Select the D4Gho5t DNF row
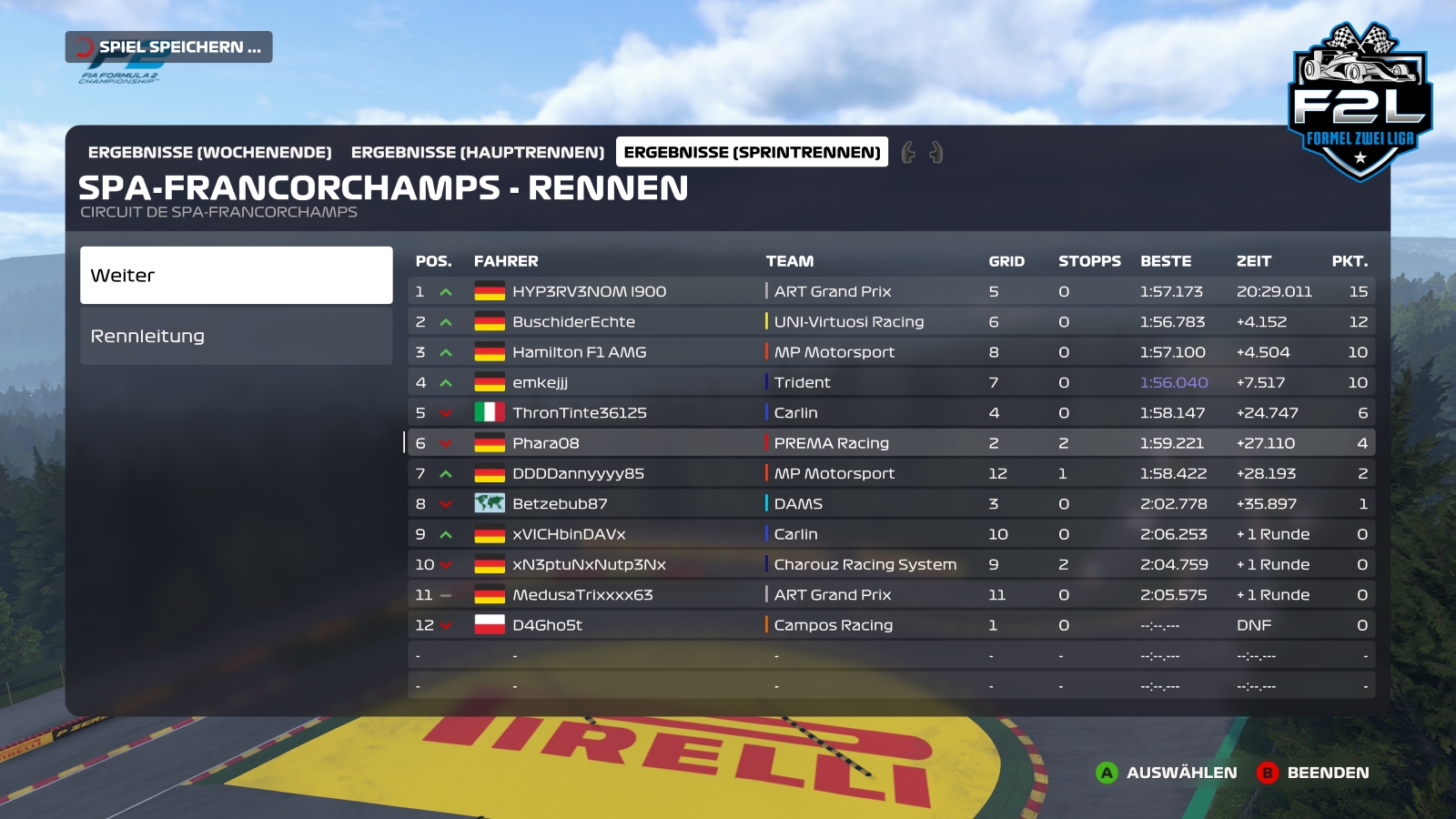The image size is (1456, 819). point(547,625)
